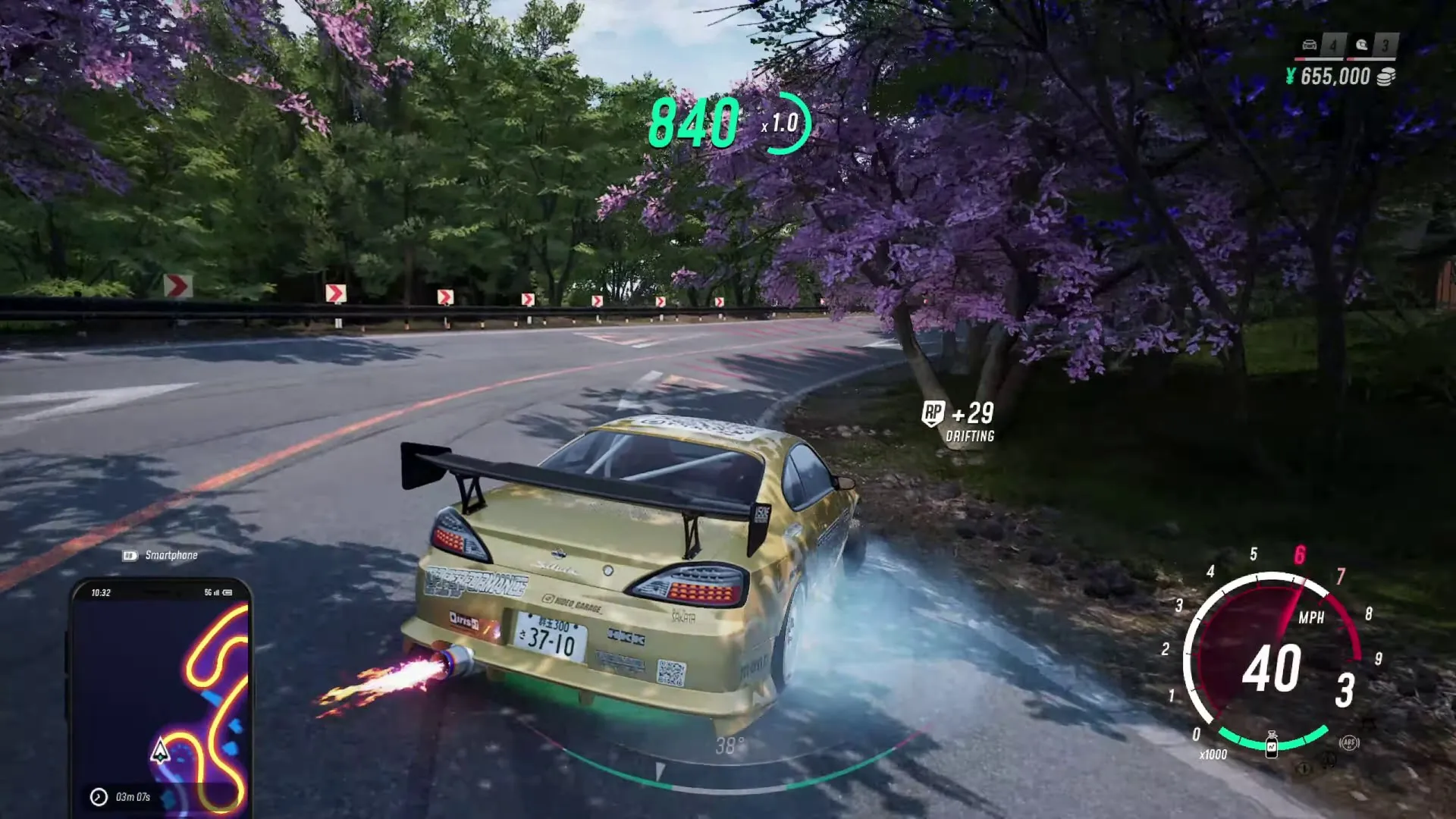Toggle the traction control warning indicator
Viewport: 1456px width, 819px height.
click(1327, 761)
